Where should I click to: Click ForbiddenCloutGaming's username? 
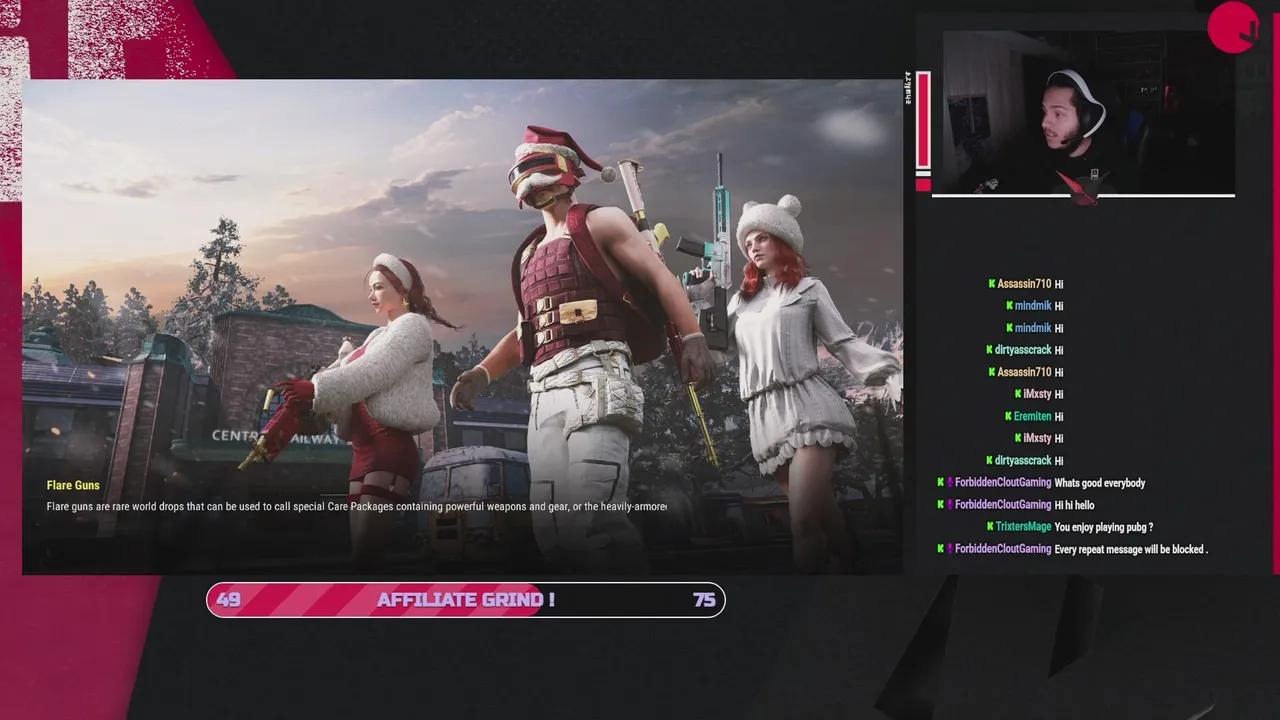(1002, 483)
